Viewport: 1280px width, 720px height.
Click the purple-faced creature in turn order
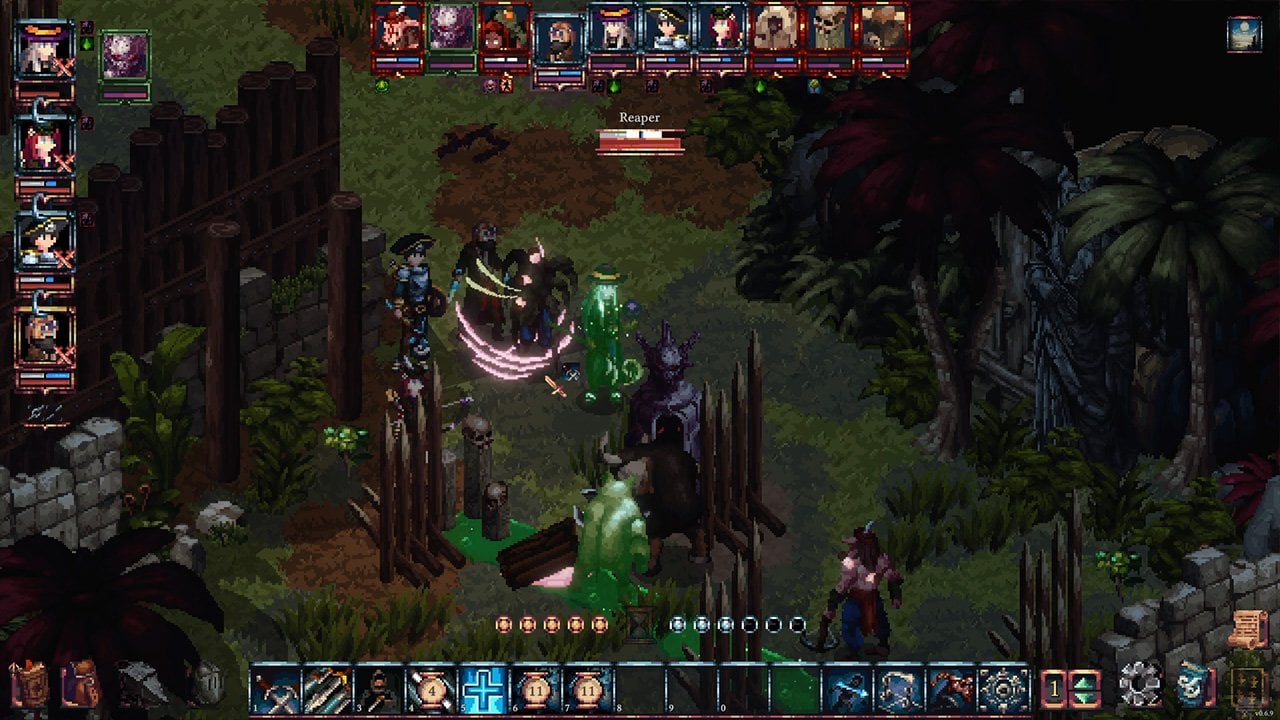[x=452, y=30]
